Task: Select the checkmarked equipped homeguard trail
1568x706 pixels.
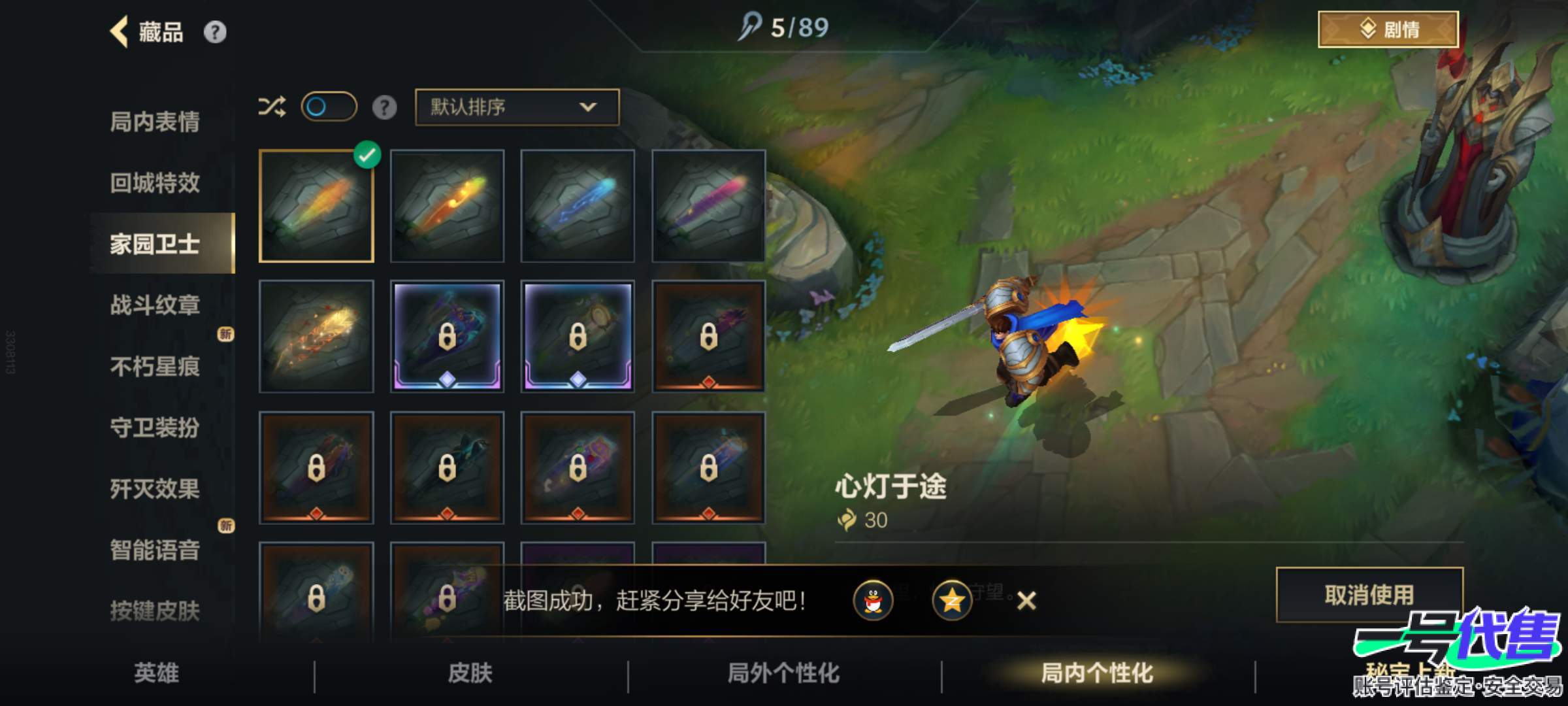Action: tap(317, 206)
